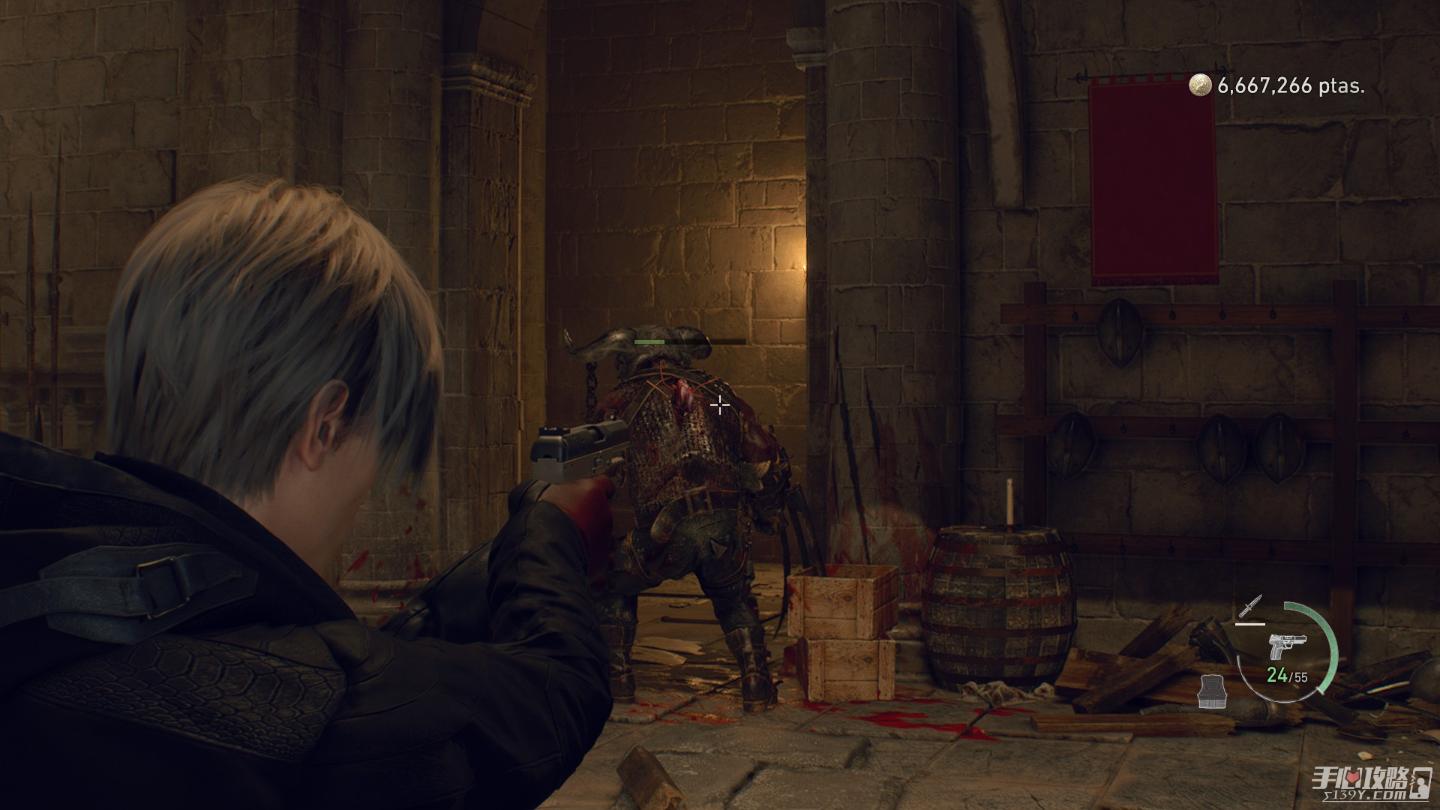Image resolution: width=1440 pixels, height=810 pixels.
Task: Choose the body armor vest icon
Action: [1213, 689]
